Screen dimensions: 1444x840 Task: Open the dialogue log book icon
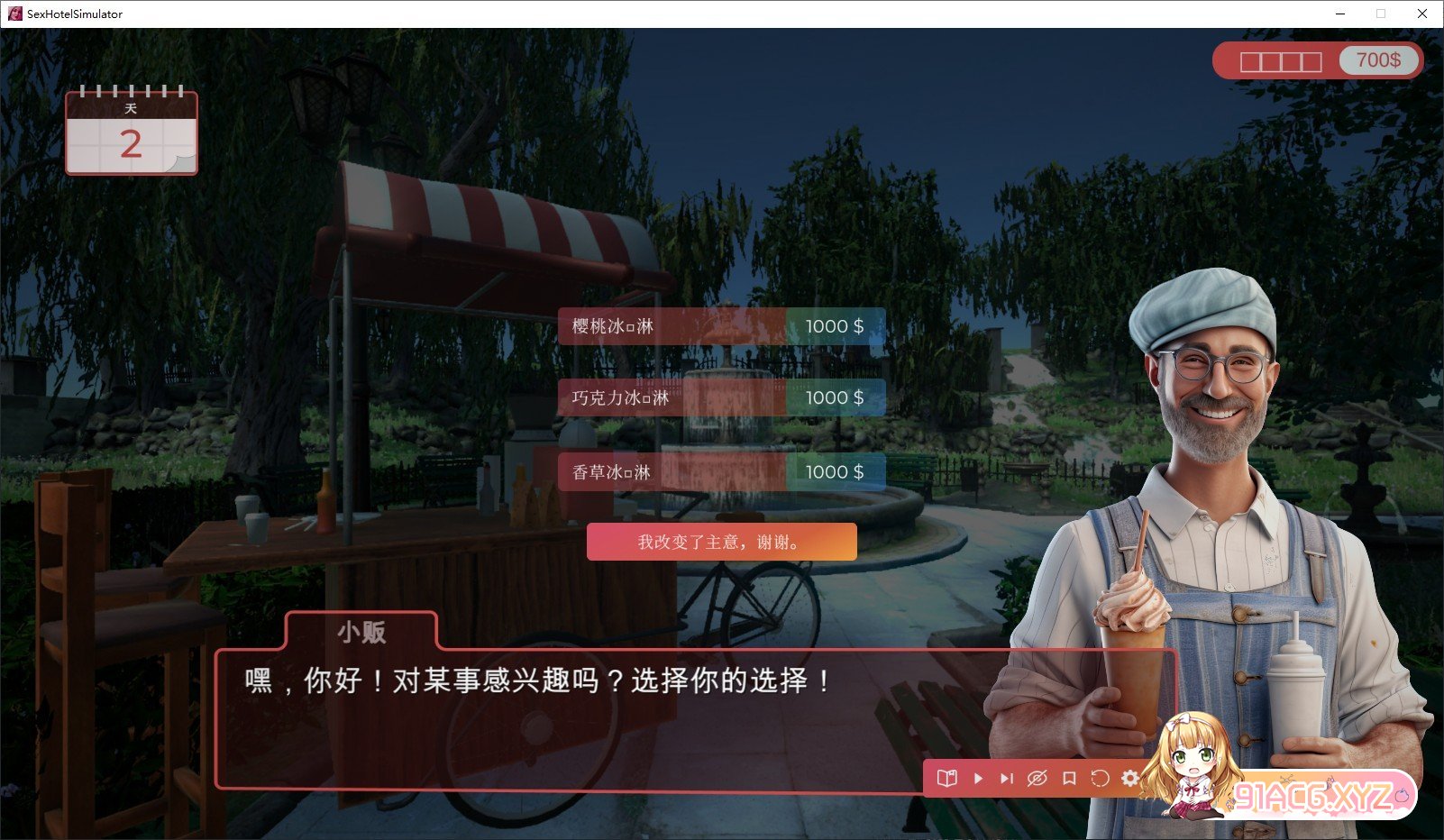946,778
